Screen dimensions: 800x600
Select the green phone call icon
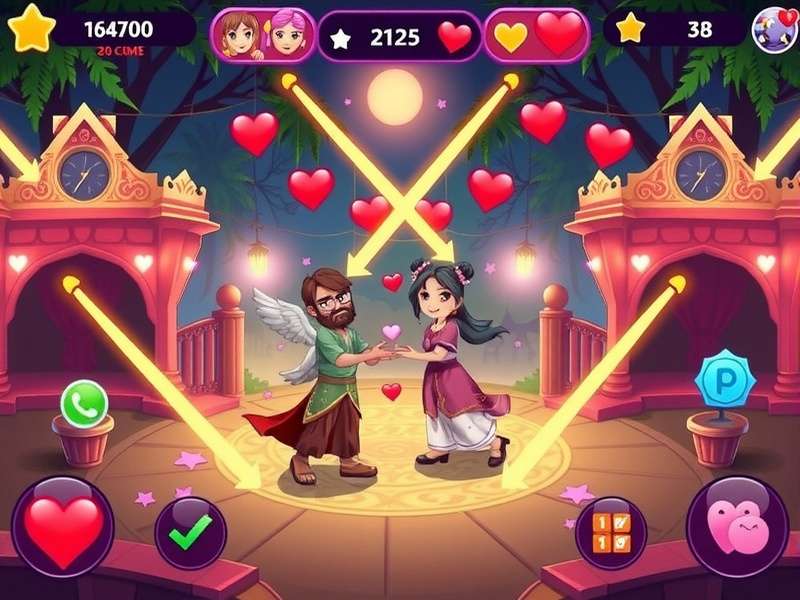coord(84,403)
